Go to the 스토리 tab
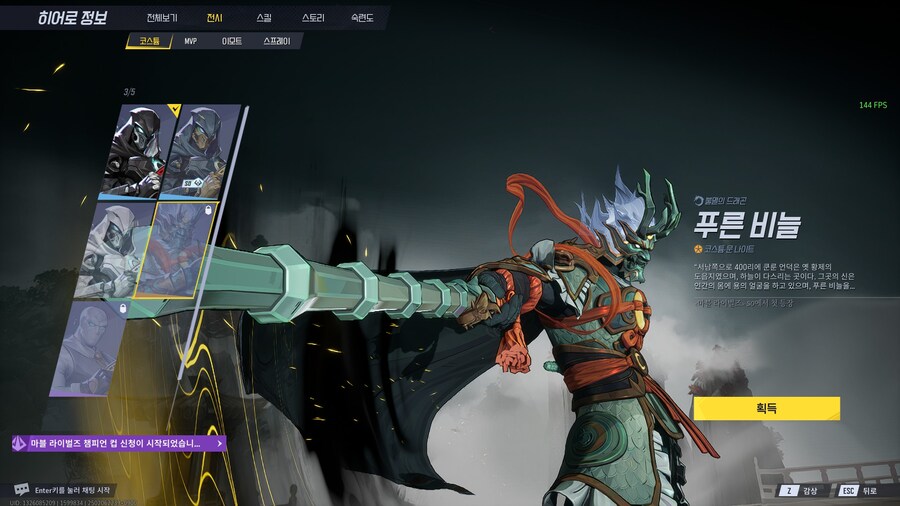 [313, 18]
